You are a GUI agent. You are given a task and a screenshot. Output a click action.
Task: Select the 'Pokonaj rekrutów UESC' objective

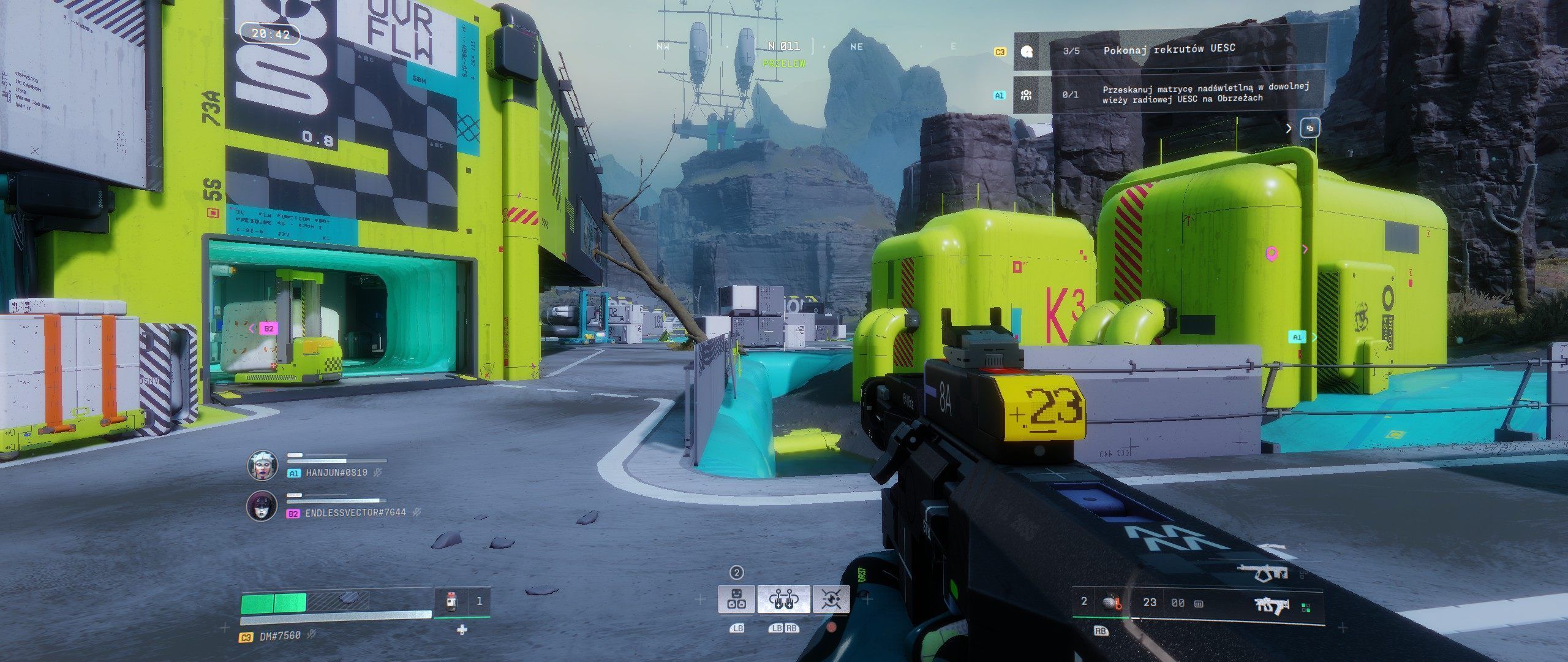coord(1169,50)
